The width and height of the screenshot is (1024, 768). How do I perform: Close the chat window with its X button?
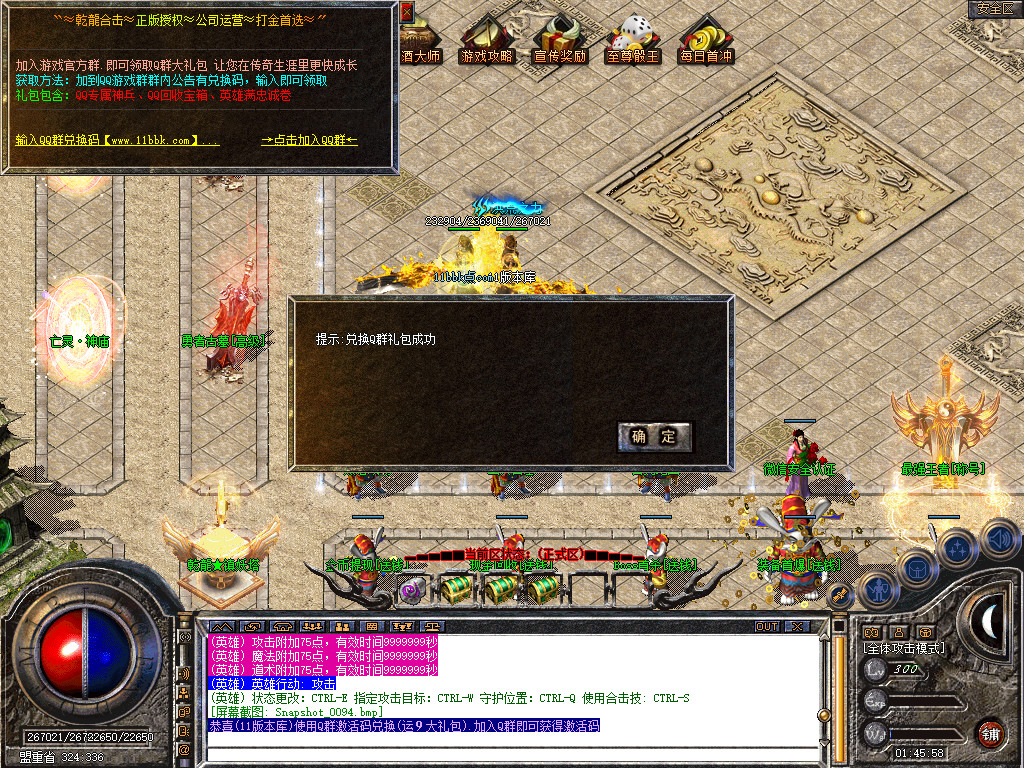click(796, 626)
